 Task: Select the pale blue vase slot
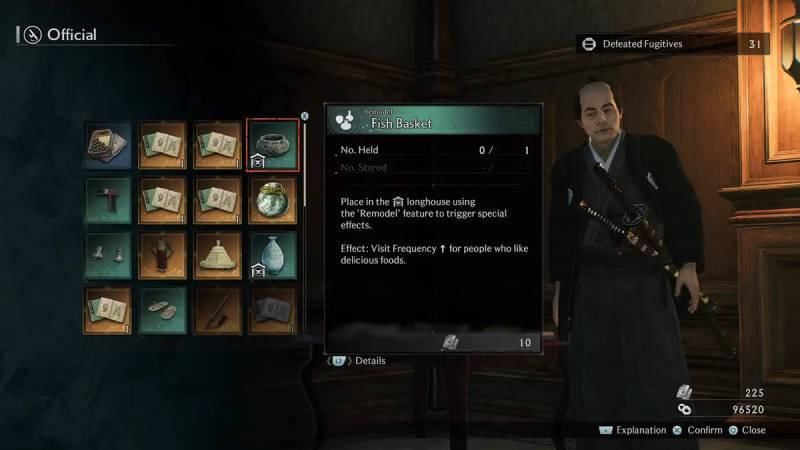(x=272, y=255)
